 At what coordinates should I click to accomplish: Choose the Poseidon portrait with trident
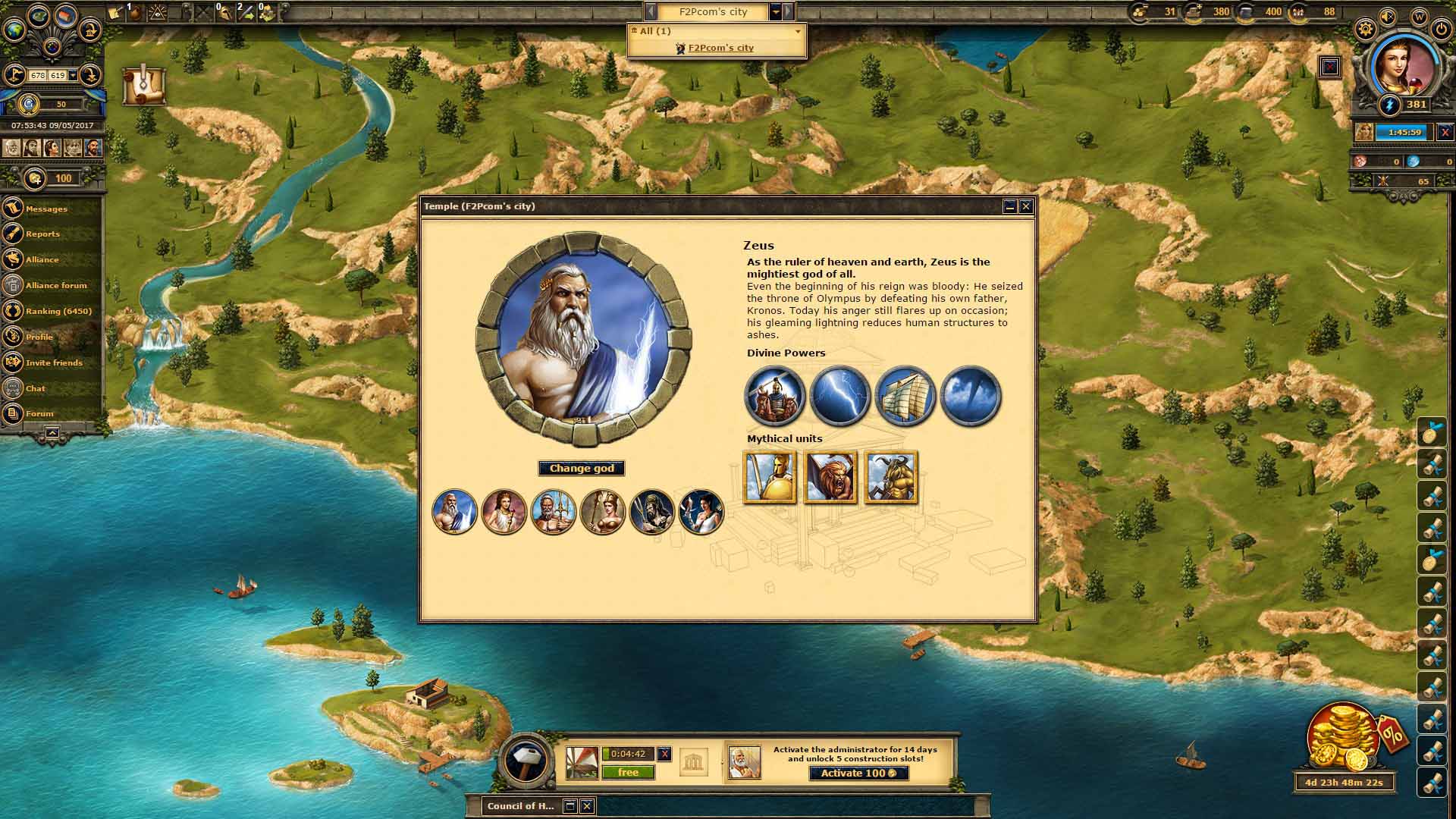pyautogui.click(x=553, y=512)
